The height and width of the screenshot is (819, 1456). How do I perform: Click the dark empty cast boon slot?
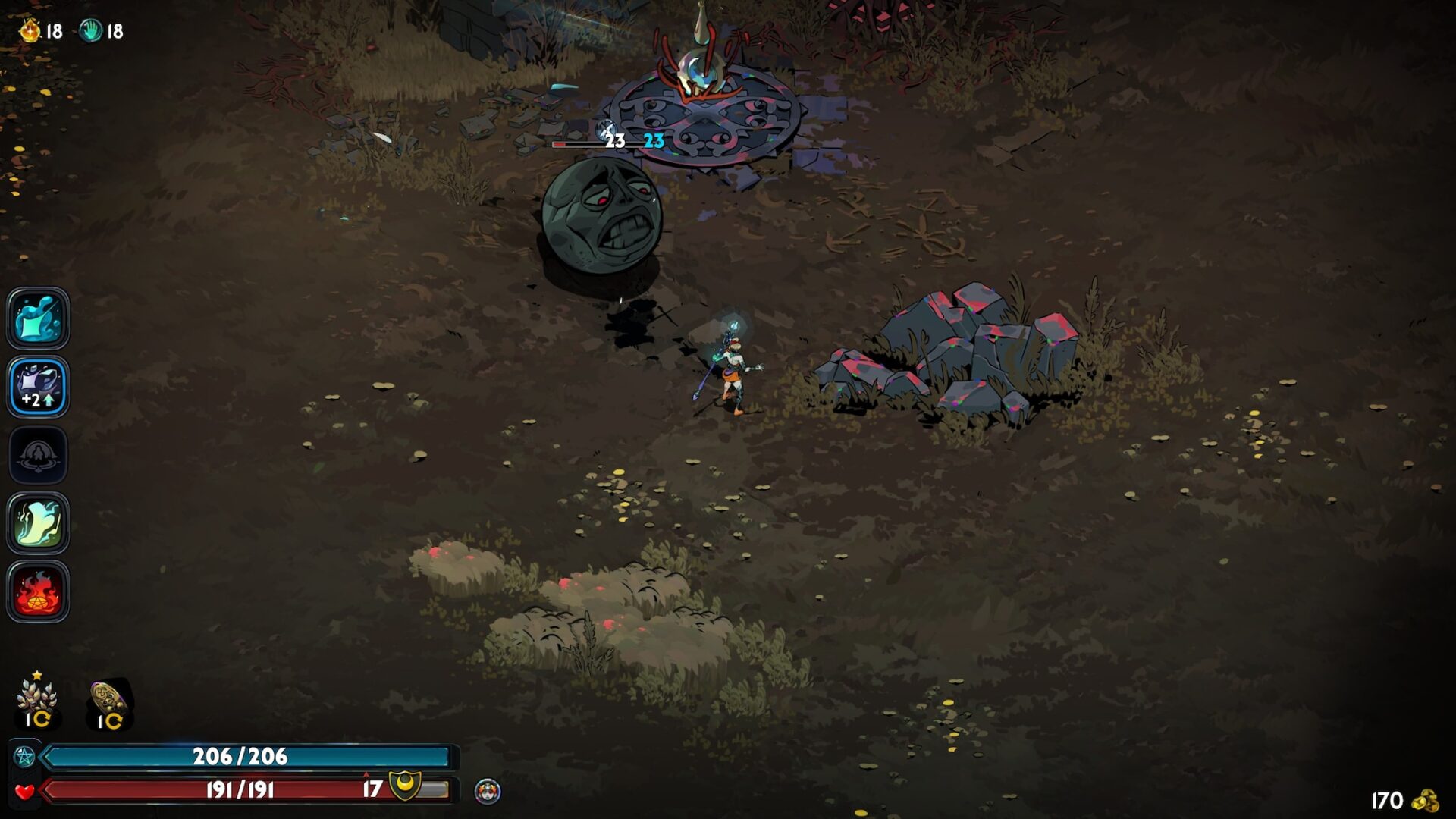38,455
